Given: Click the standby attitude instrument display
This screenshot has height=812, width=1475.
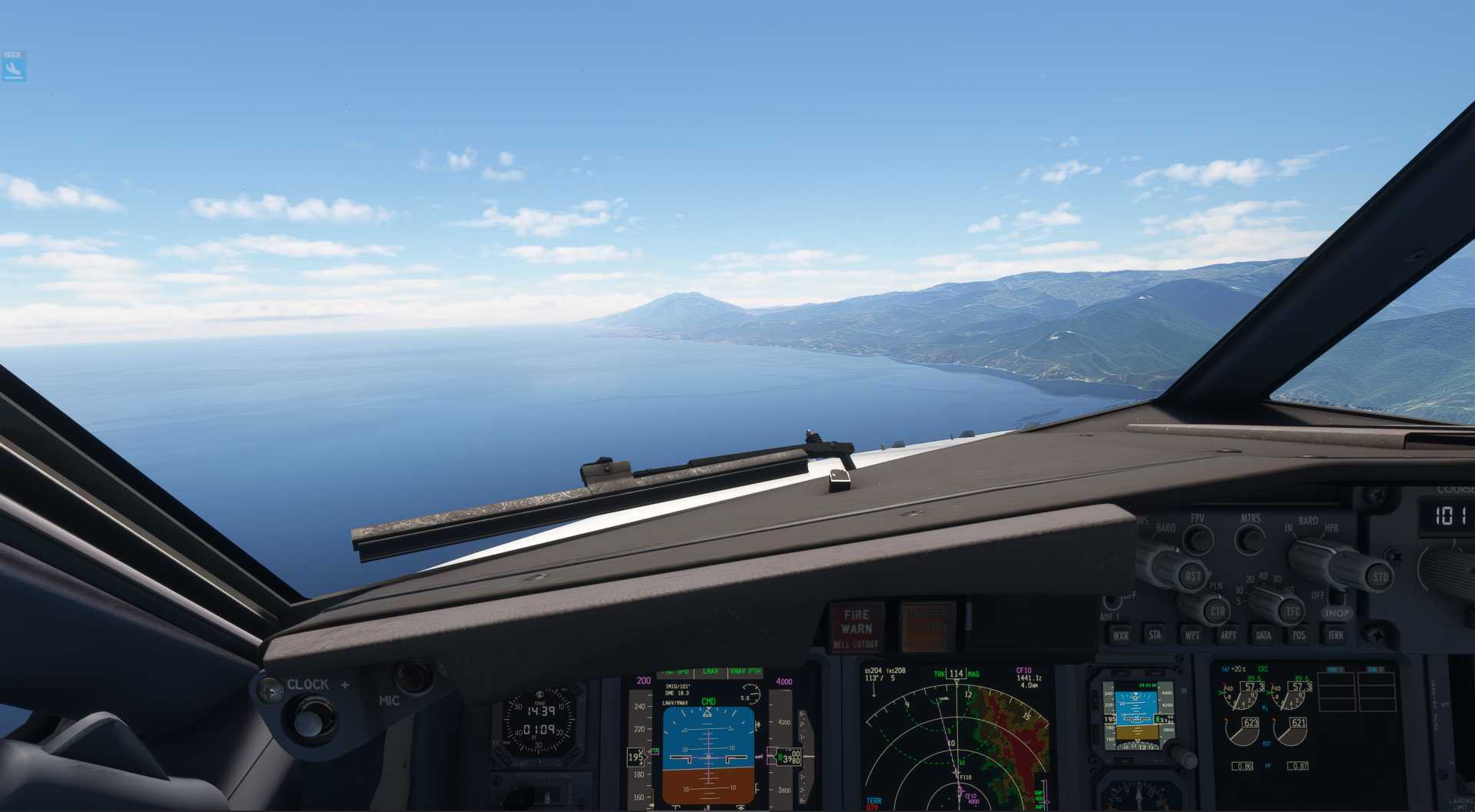Looking at the screenshot, I should point(1135,716).
